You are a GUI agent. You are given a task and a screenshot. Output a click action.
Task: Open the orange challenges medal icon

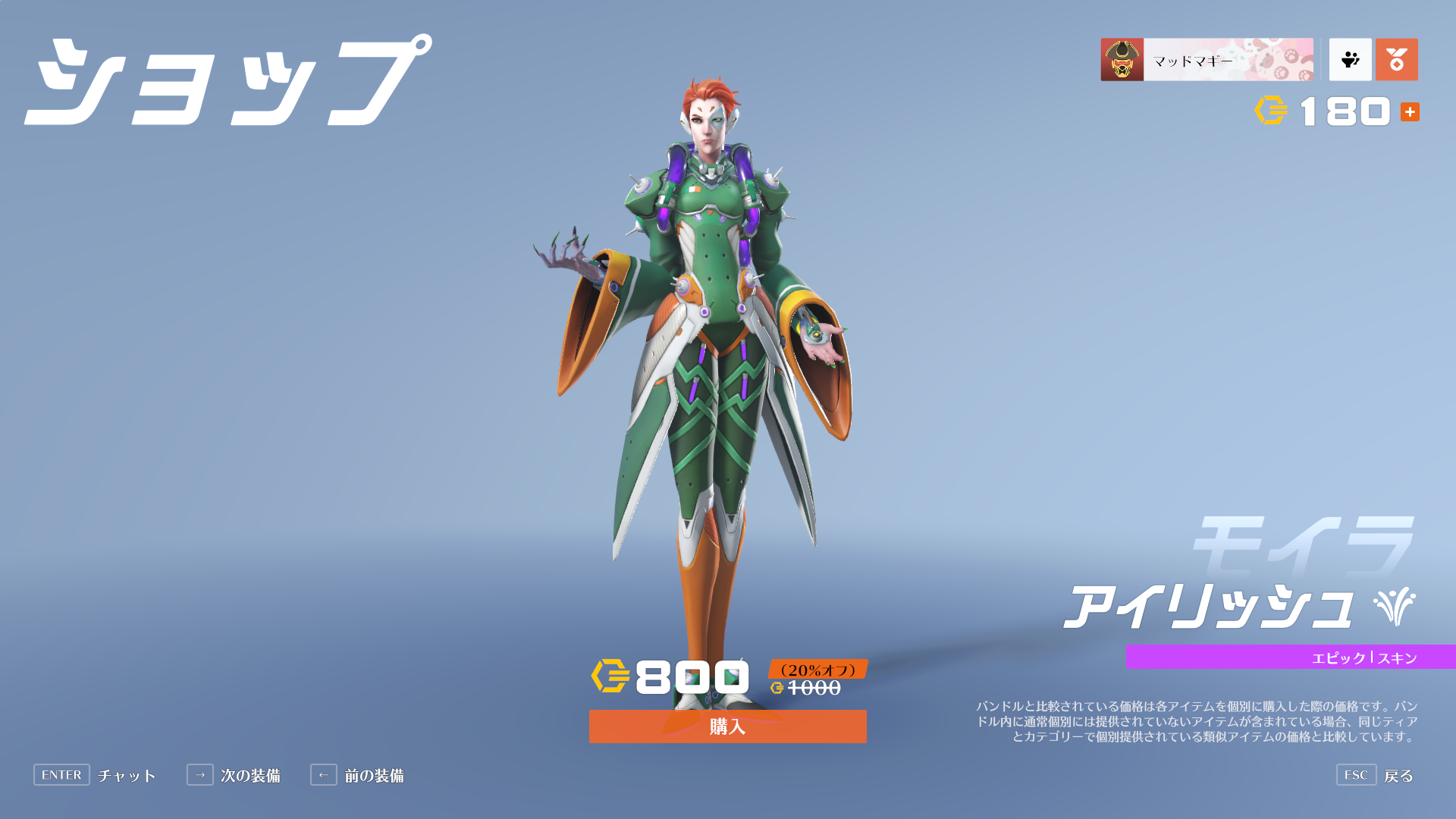(1396, 60)
